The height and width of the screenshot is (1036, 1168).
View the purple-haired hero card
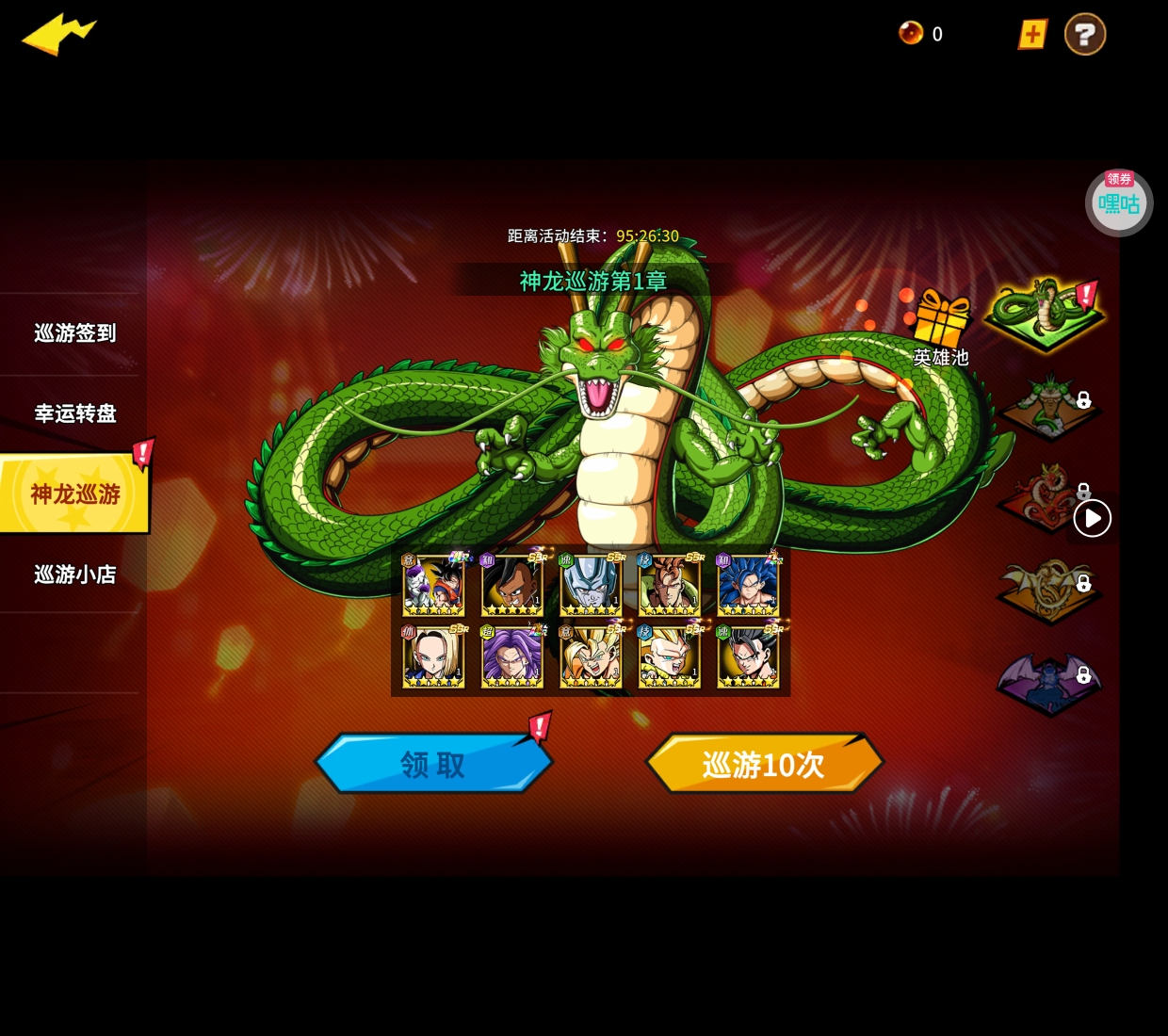(511, 656)
